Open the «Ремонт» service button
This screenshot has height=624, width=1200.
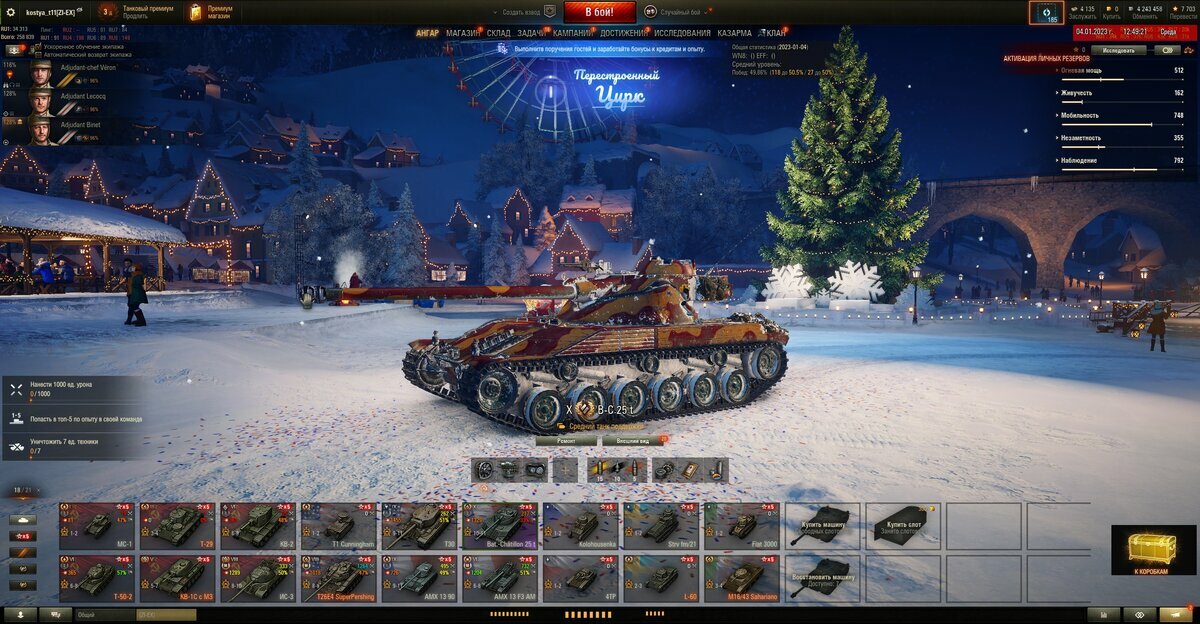click(x=565, y=440)
